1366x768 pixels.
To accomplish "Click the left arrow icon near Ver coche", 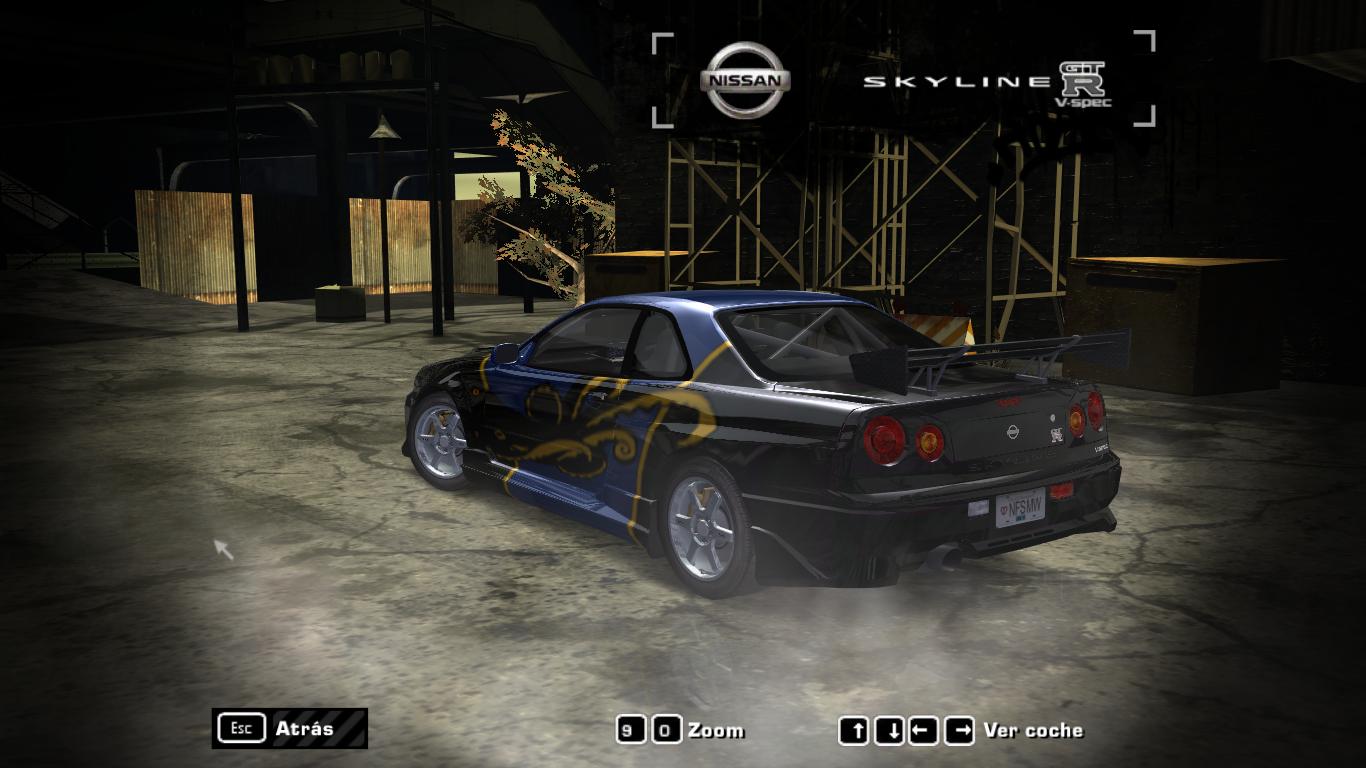I will coord(924,730).
